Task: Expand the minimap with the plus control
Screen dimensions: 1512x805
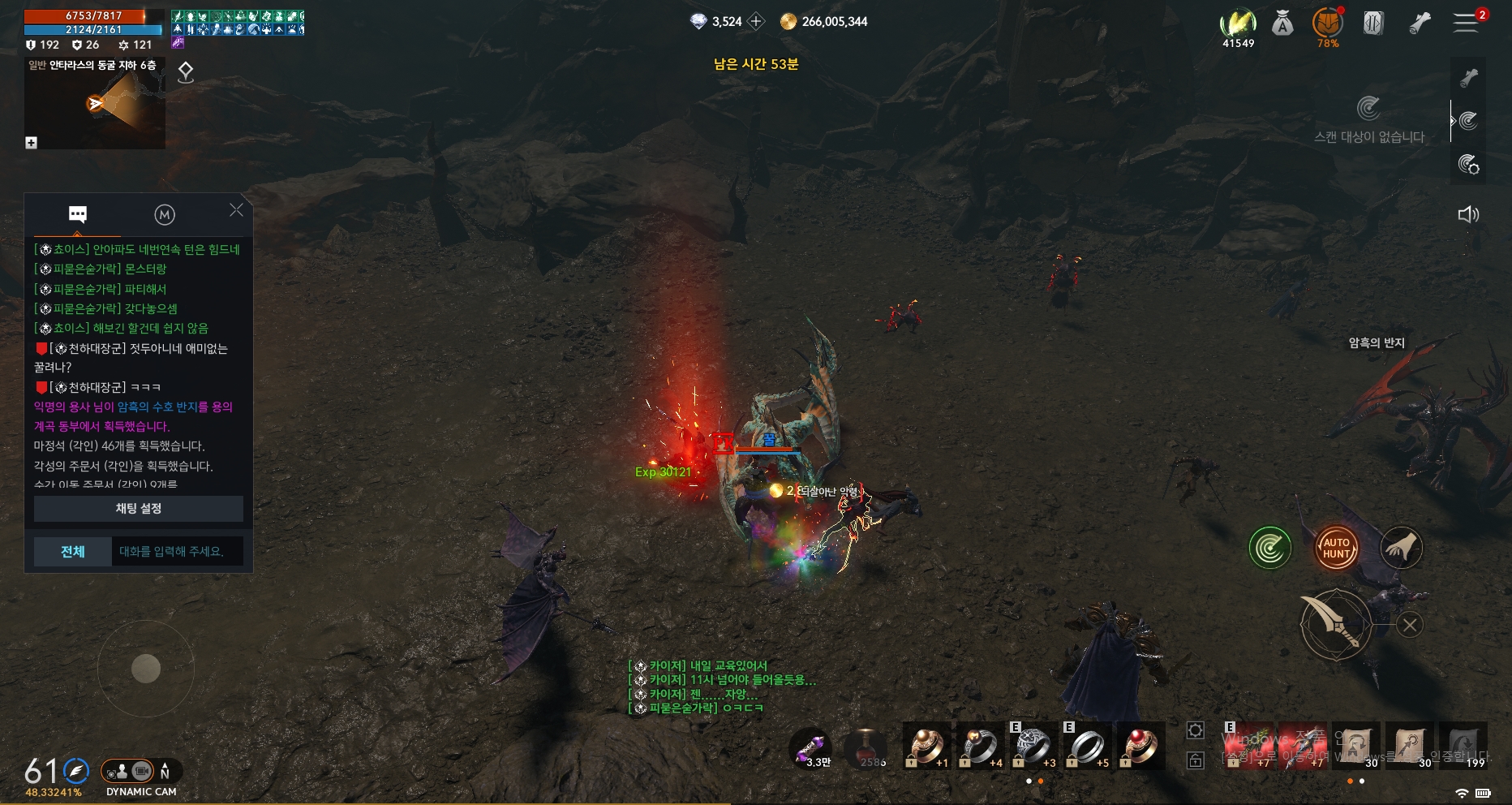Action: coord(30,143)
